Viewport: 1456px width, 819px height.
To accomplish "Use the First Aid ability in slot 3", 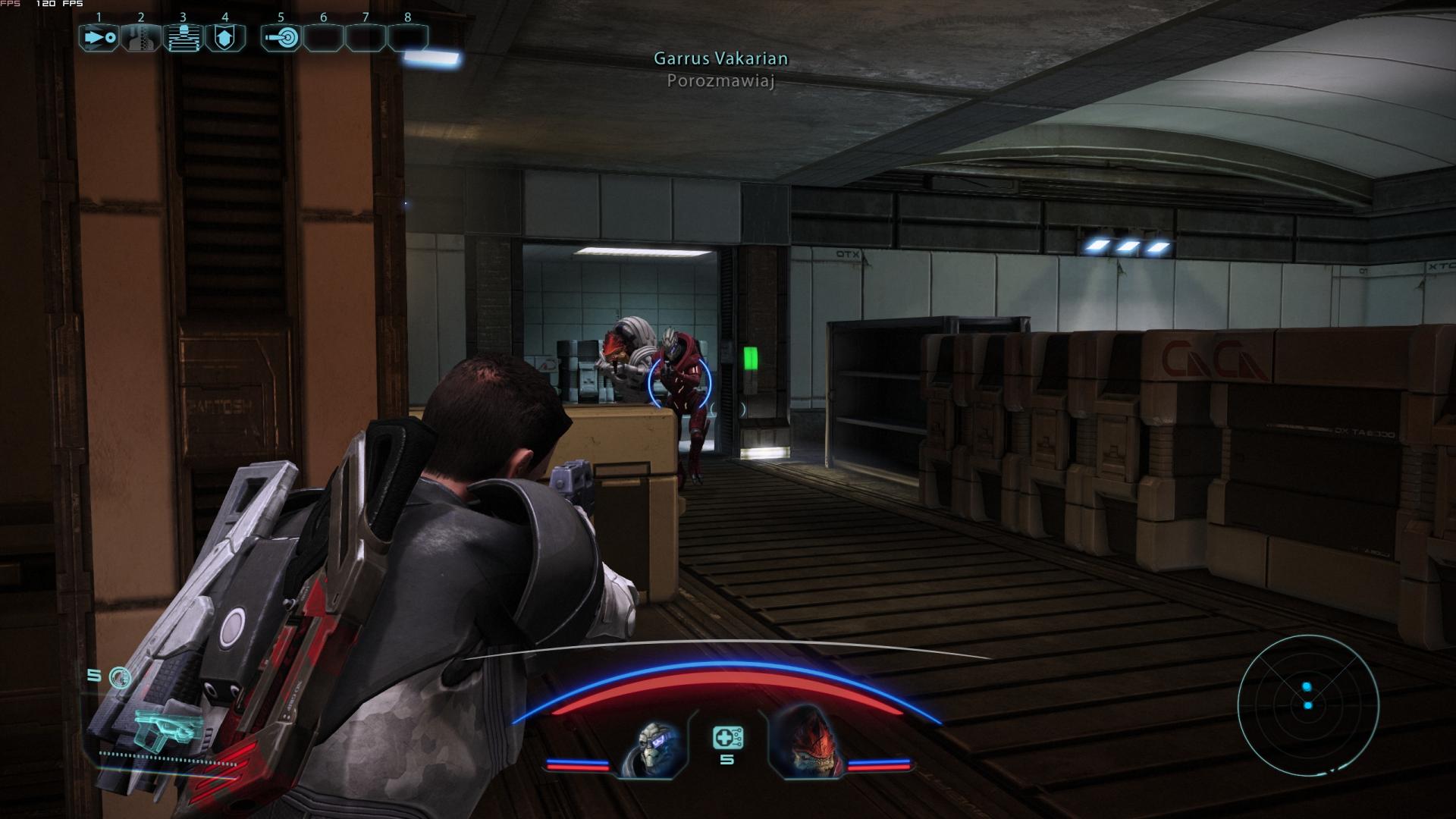I will (x=184, y=34).
